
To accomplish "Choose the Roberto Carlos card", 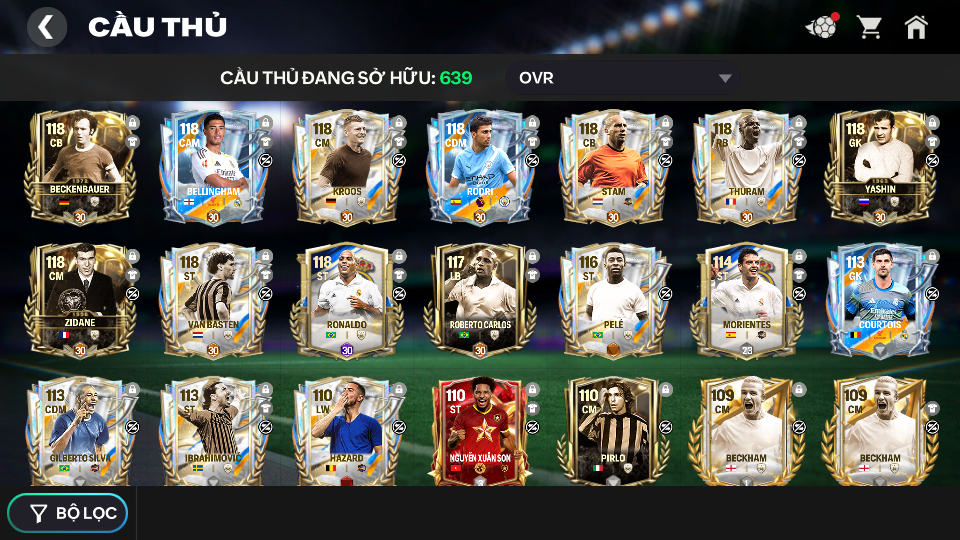I will point(480,300).
